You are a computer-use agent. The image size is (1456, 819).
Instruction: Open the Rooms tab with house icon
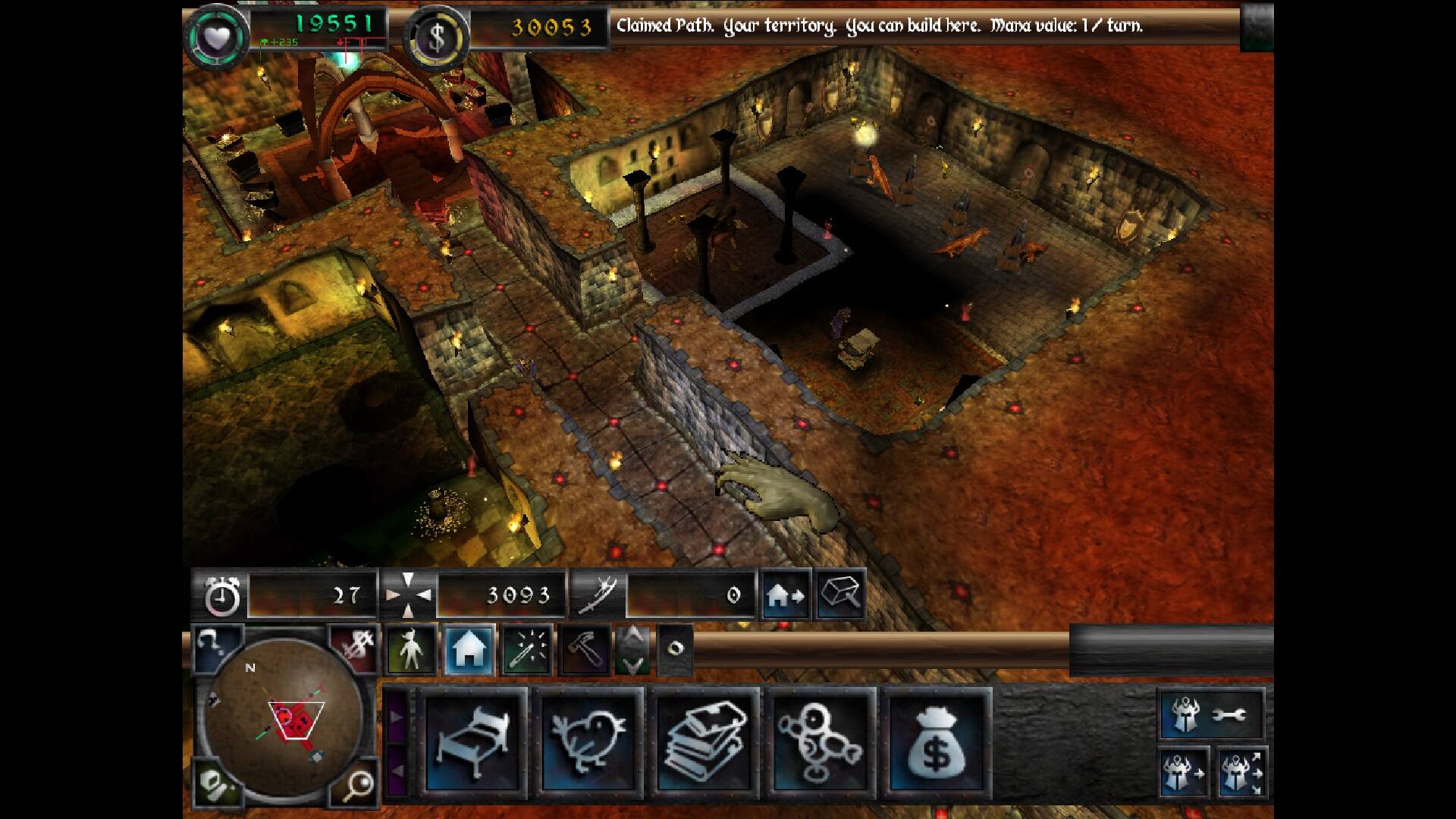tap(469, 650)
